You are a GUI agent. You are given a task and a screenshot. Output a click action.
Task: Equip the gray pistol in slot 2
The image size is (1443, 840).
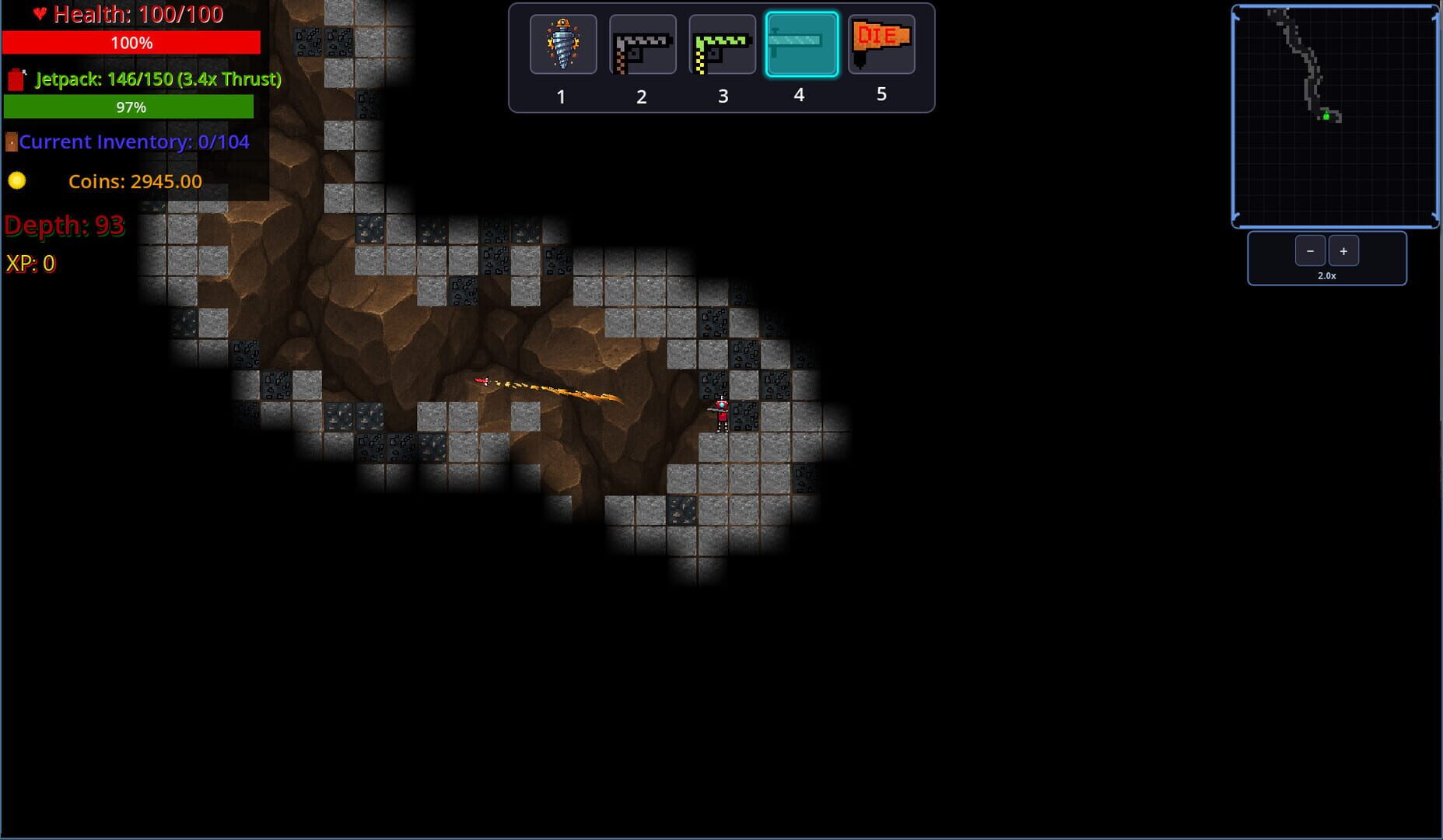642,44
